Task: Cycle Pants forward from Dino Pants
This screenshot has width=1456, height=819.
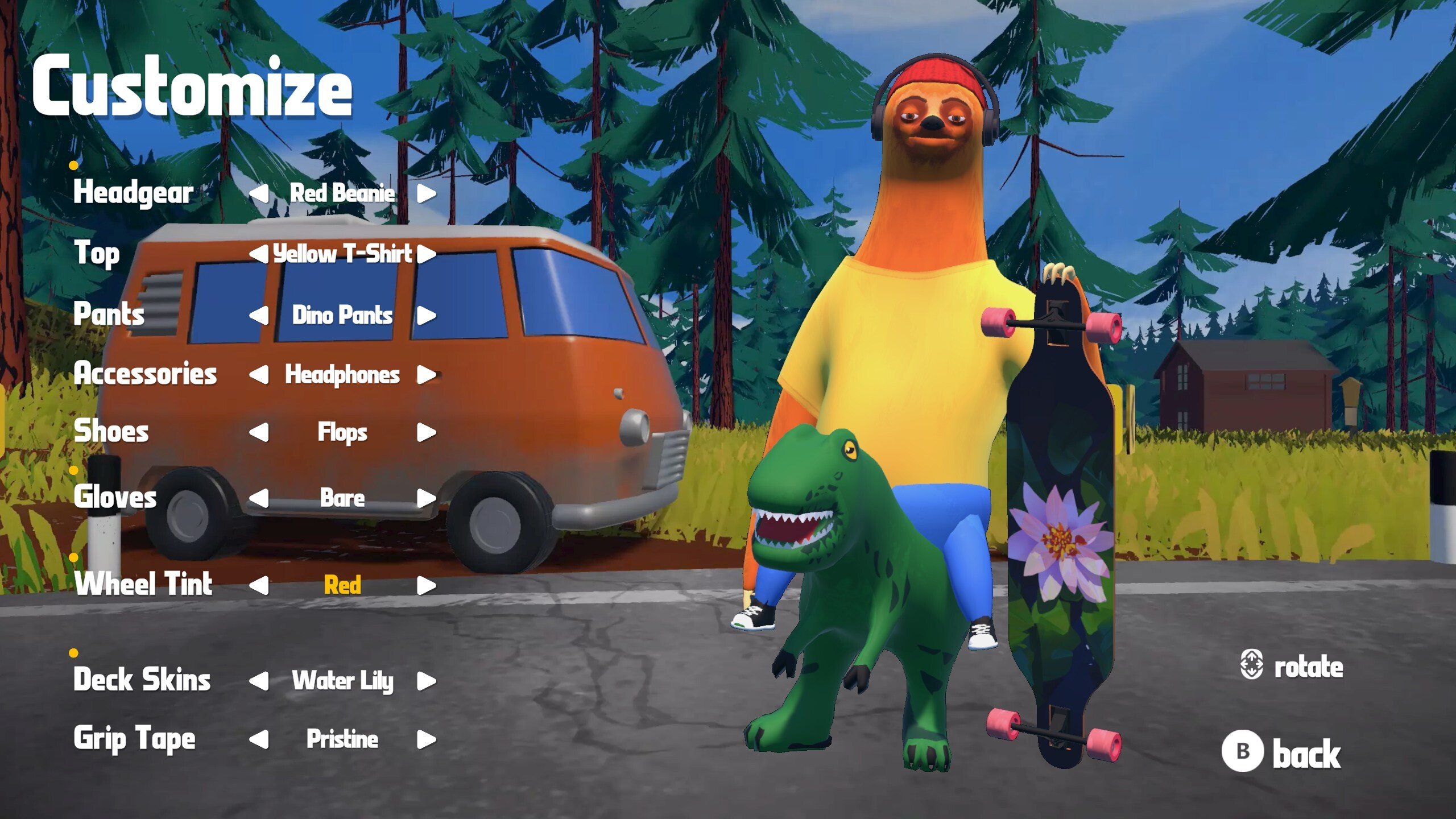Action: click(x=426, y=315)
